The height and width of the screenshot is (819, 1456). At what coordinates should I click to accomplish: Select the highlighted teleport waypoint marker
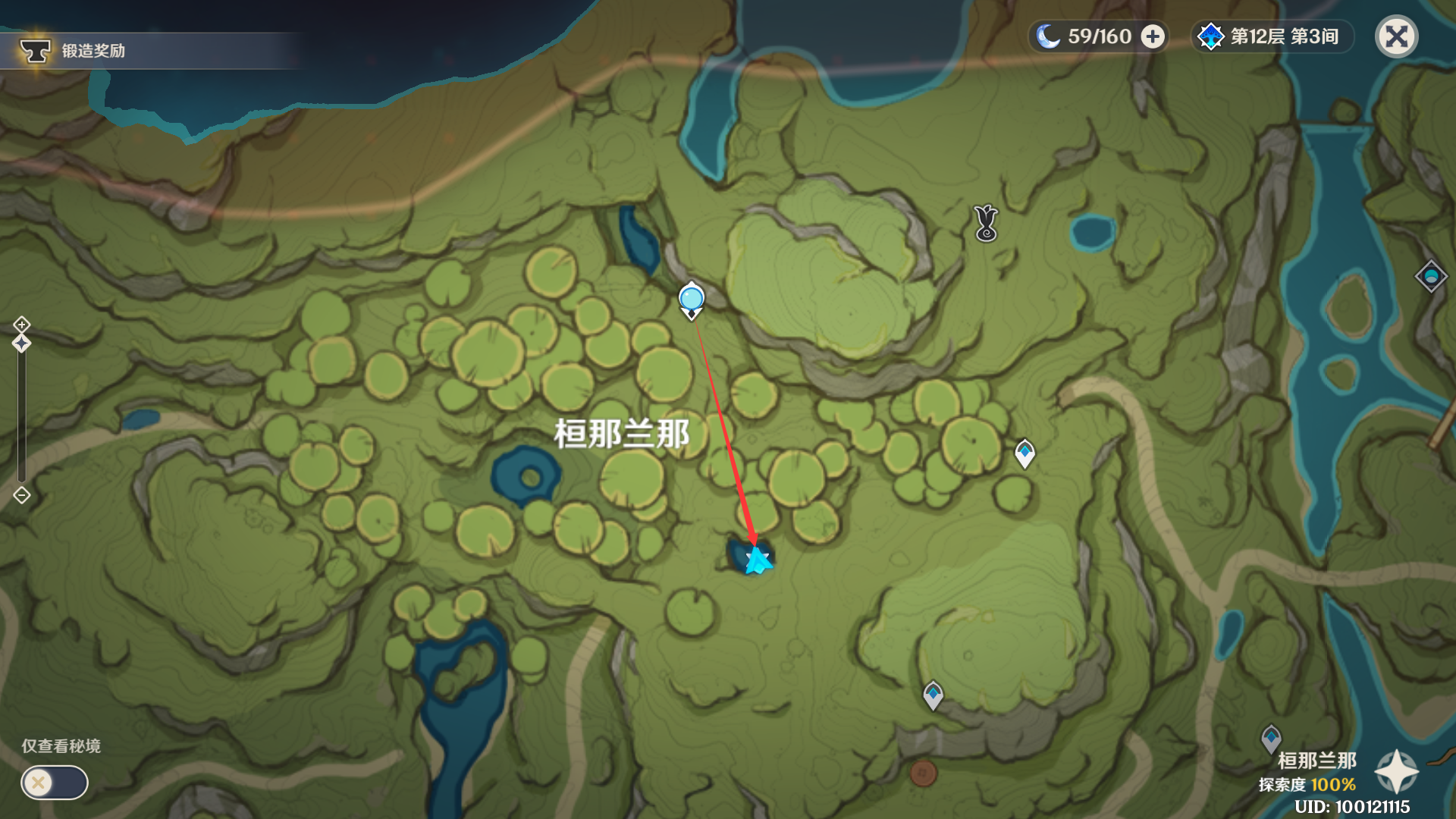tap(692, 300)
